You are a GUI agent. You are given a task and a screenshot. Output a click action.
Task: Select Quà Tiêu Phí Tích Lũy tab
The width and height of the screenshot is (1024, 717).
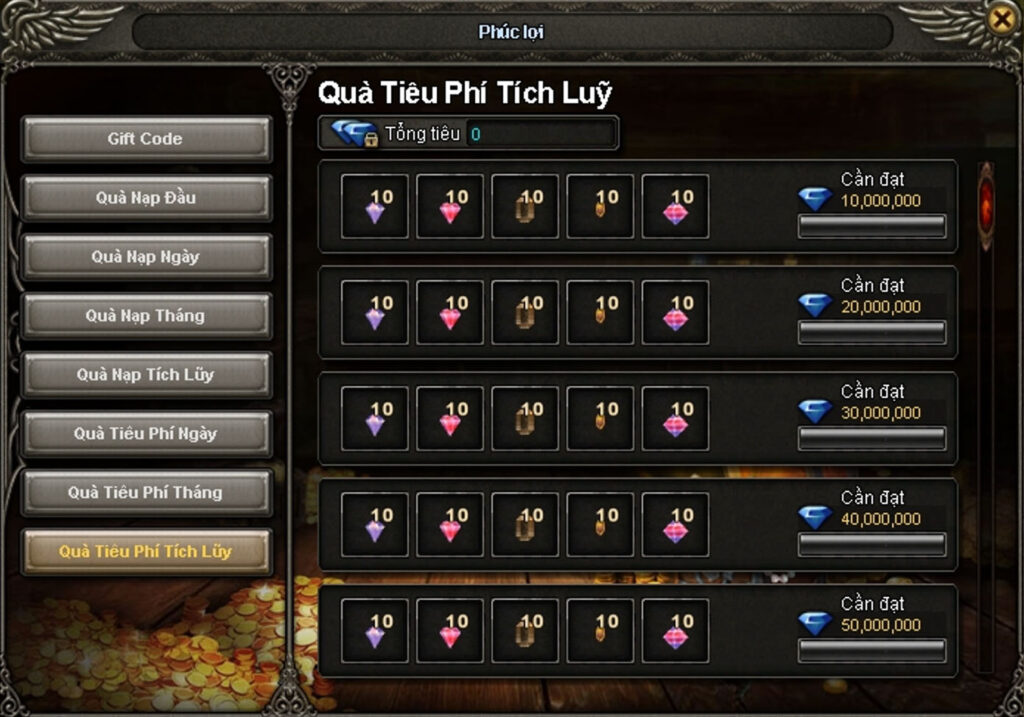point(146,552)
